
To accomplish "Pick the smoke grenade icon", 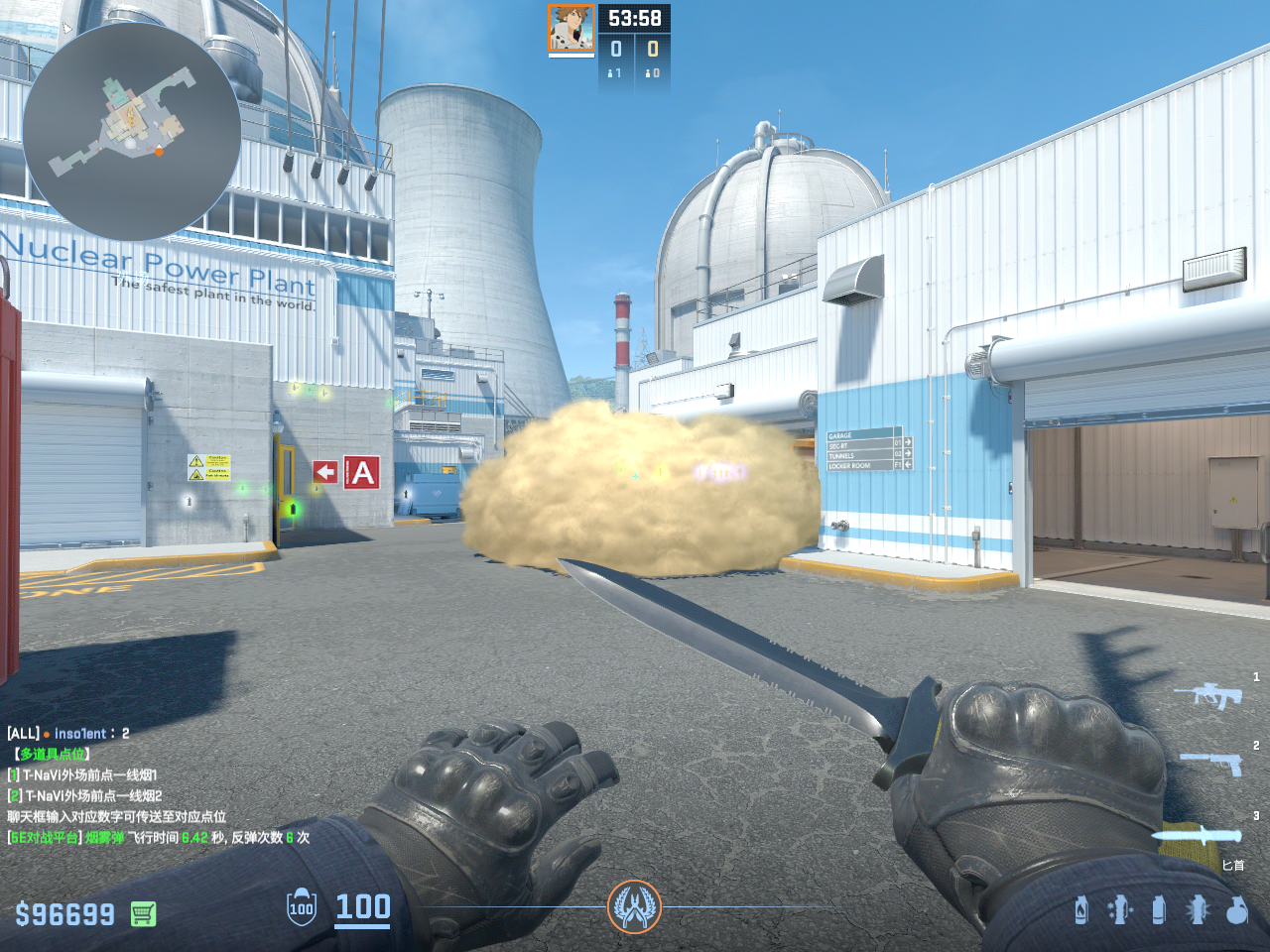I will point(1158,909).
